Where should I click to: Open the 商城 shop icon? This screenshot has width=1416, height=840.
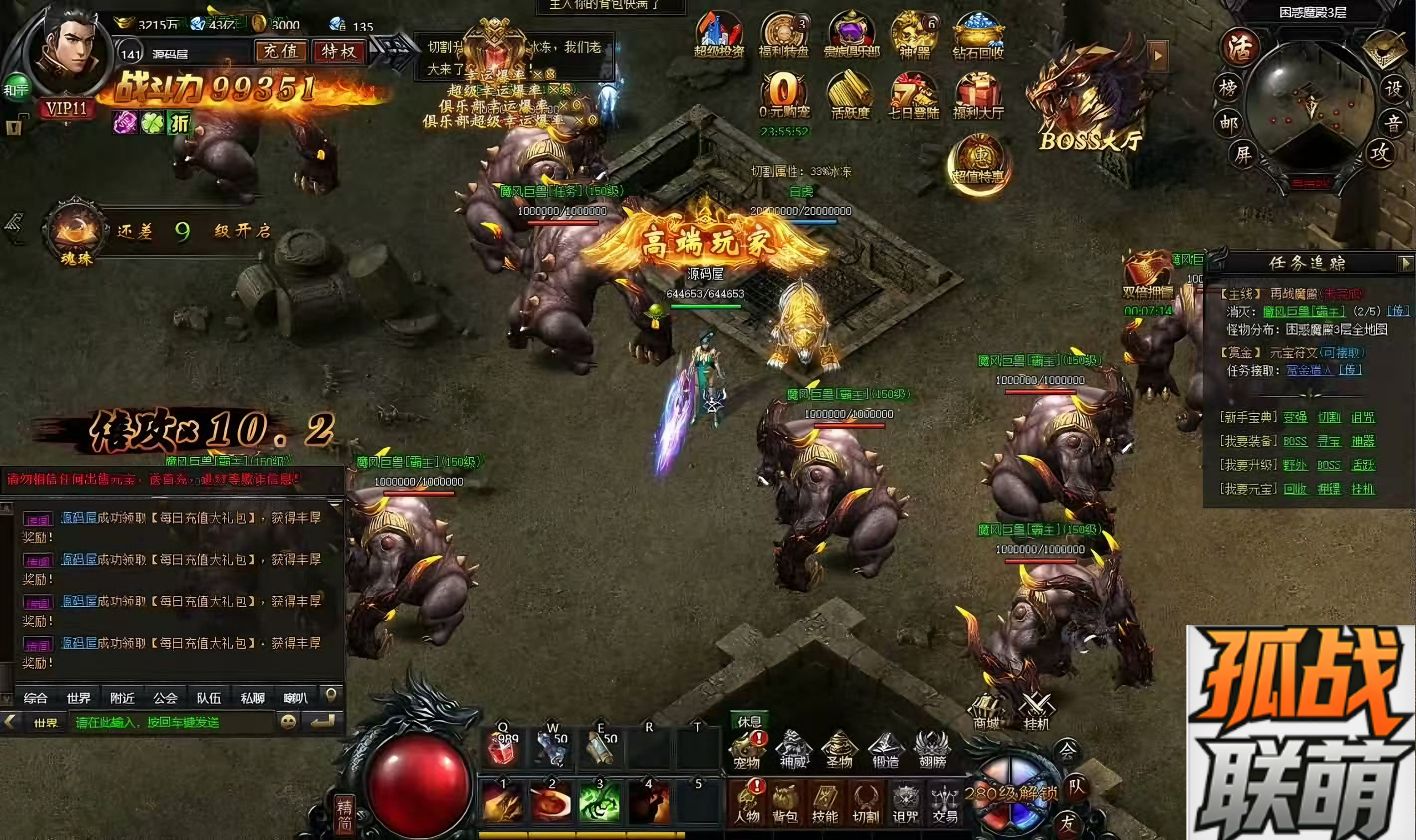pos(986,712)
